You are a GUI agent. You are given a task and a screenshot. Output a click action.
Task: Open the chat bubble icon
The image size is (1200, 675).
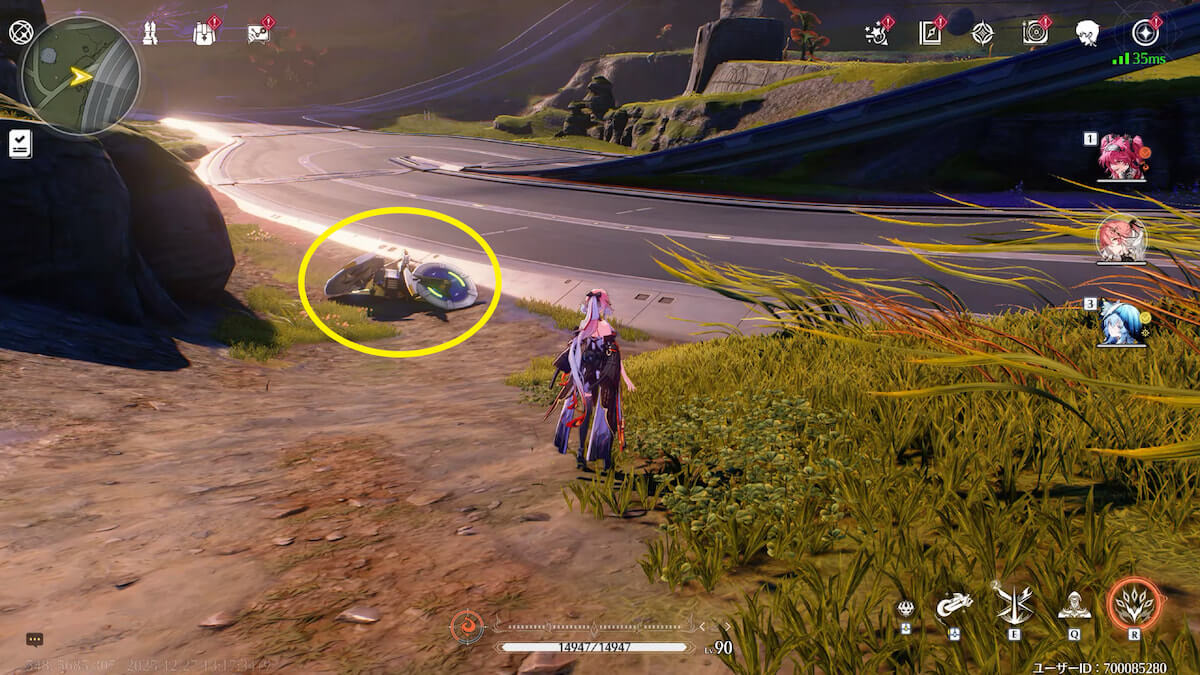[x=34, y=639]
